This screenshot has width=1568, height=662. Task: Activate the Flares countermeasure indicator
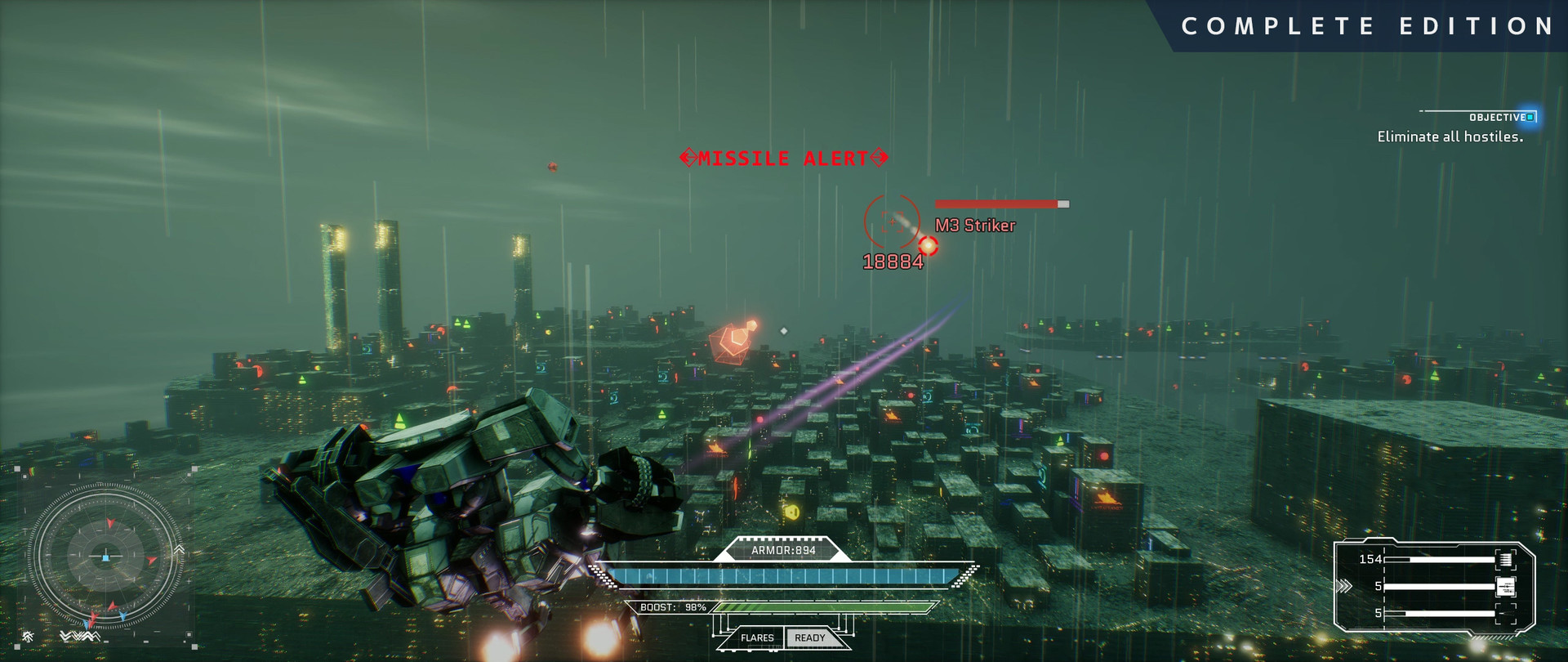tap(757, 638)
